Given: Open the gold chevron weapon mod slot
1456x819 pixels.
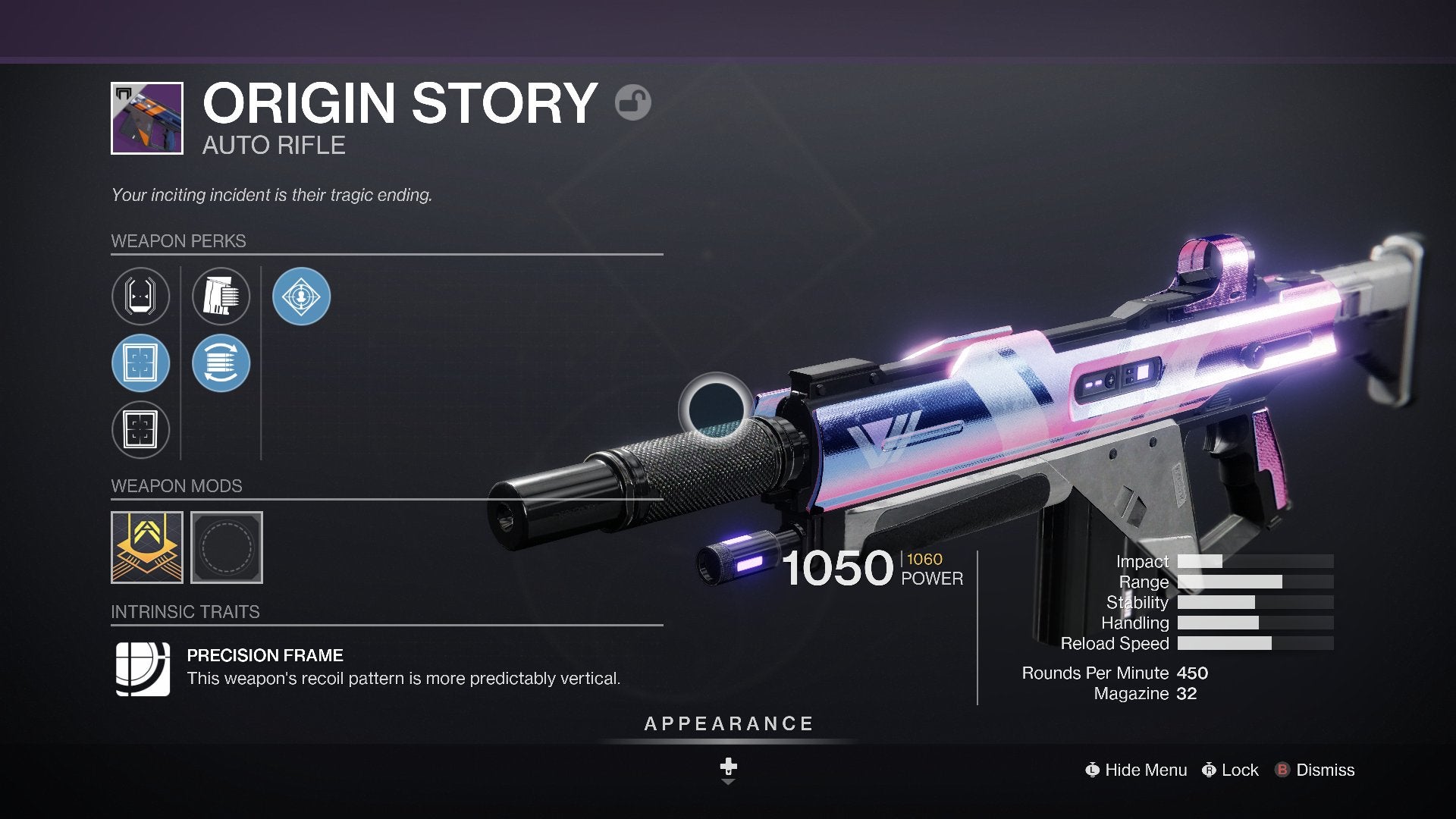Looking at the screenshot, I should [x=147, y=548].
